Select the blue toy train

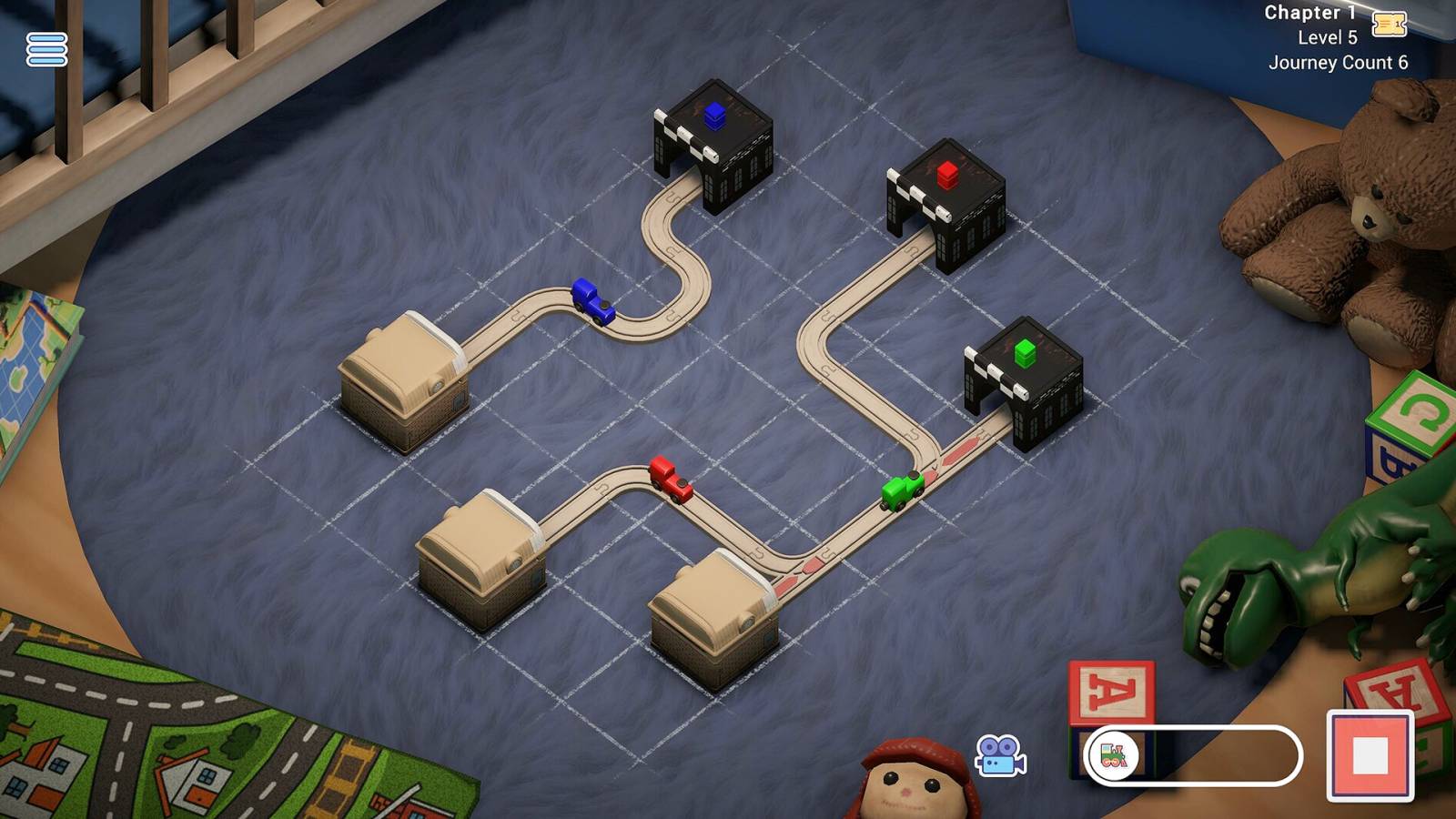592,300
